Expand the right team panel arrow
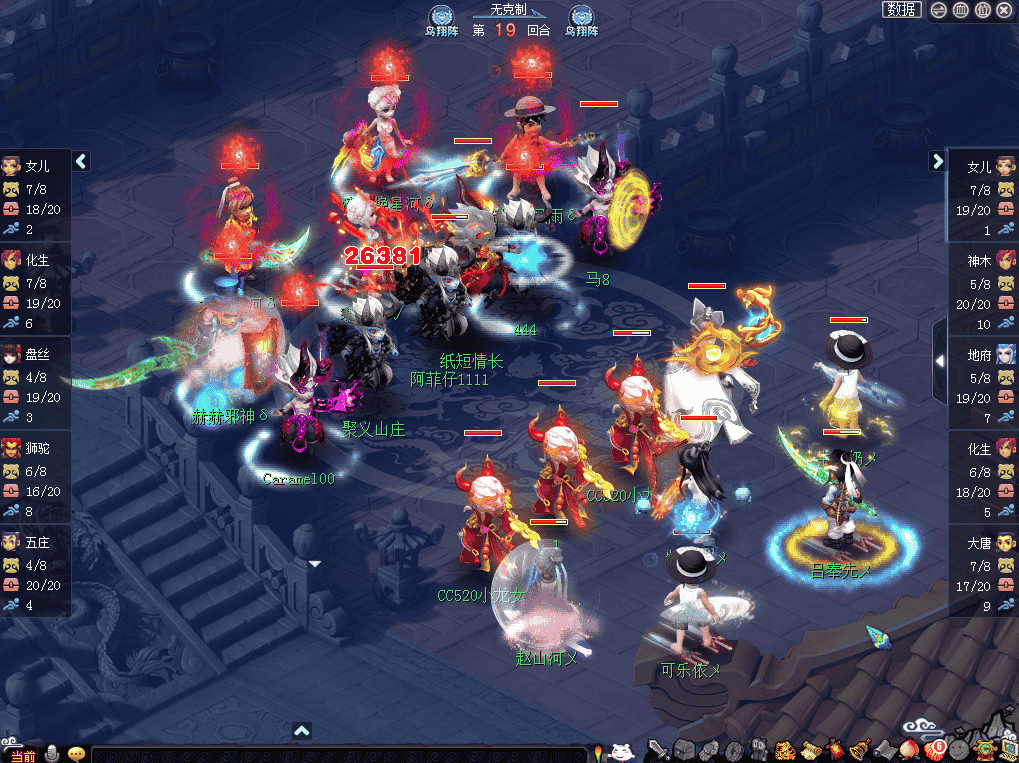Viewport: 1019px width, 763px height. pos(937,161)
